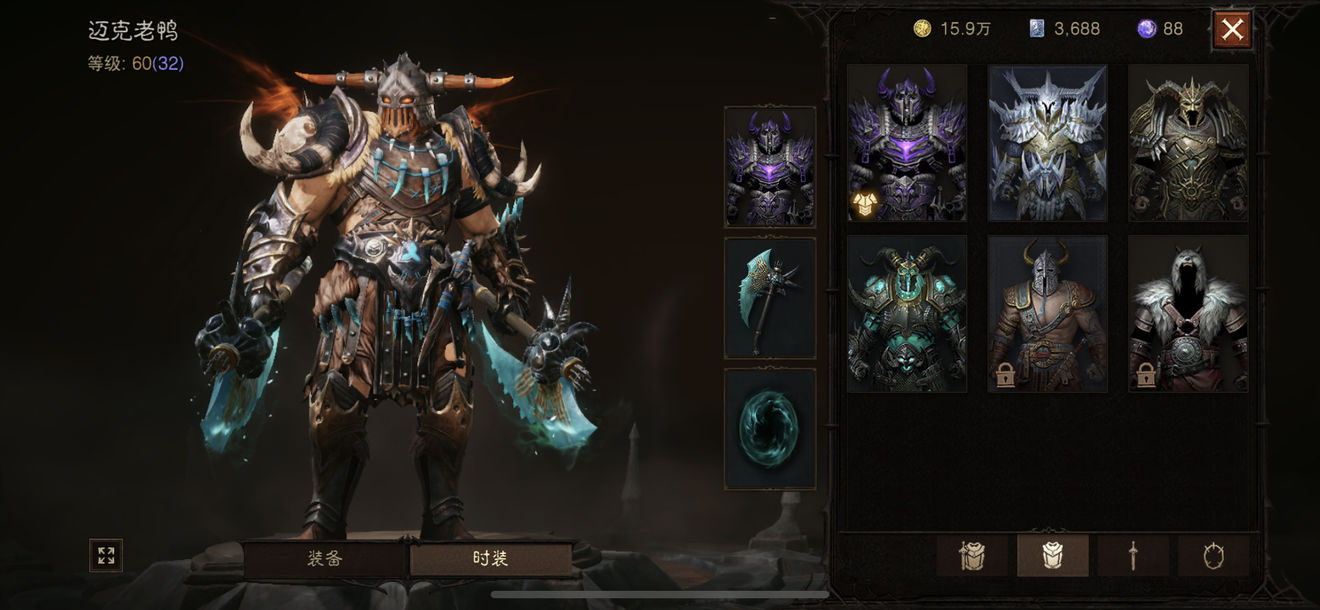Expand character view with the fullscreen icon

106,555
